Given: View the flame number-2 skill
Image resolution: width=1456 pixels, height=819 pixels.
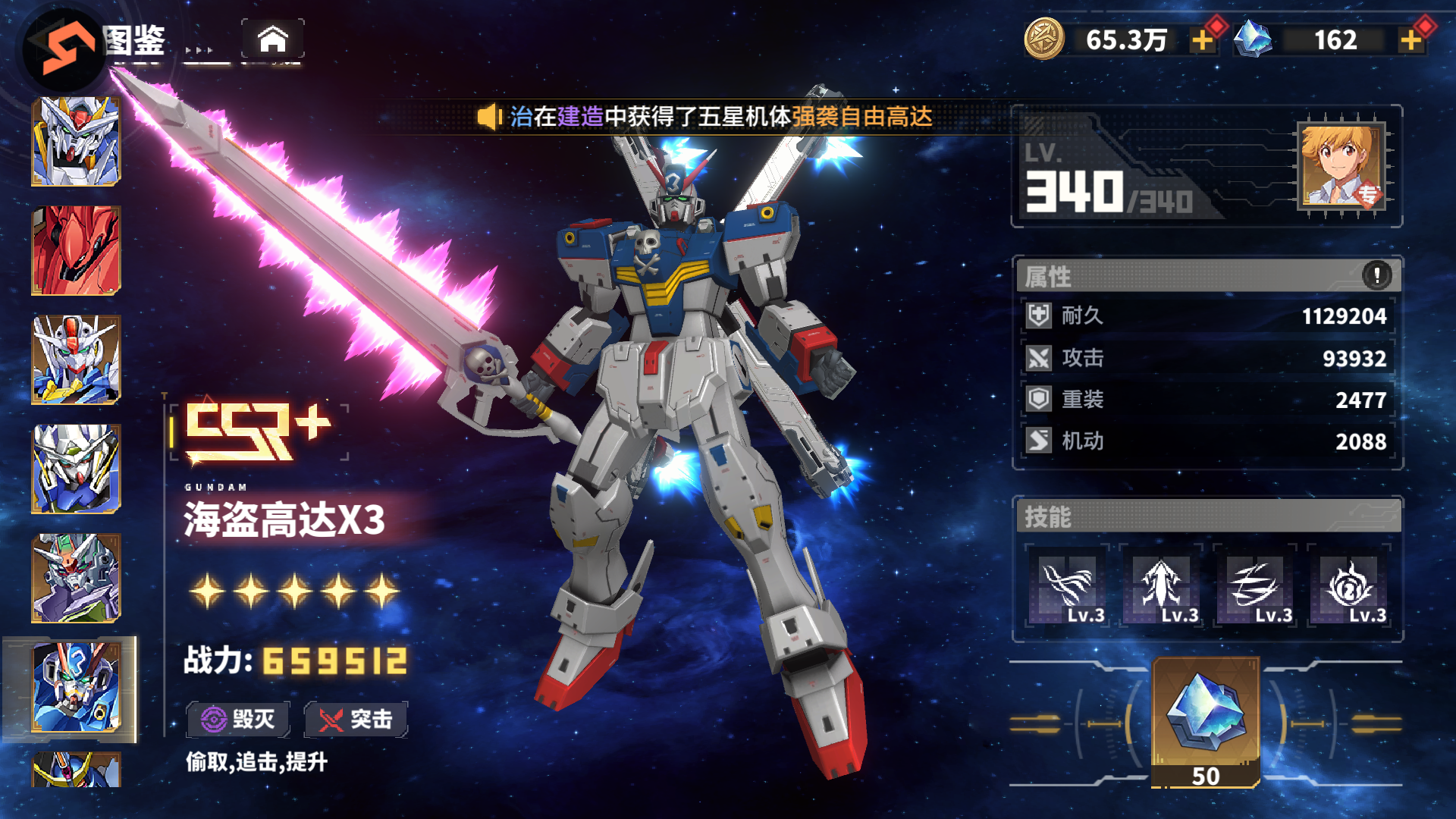Looking at the screenshot, I should tap(1349, 586).
